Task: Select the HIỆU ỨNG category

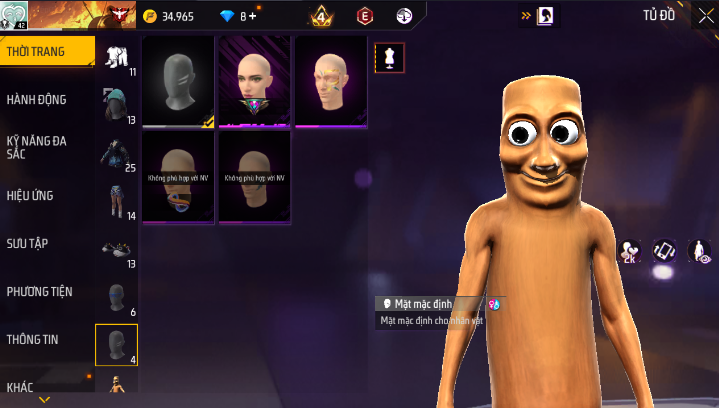Action: [30, 195]
